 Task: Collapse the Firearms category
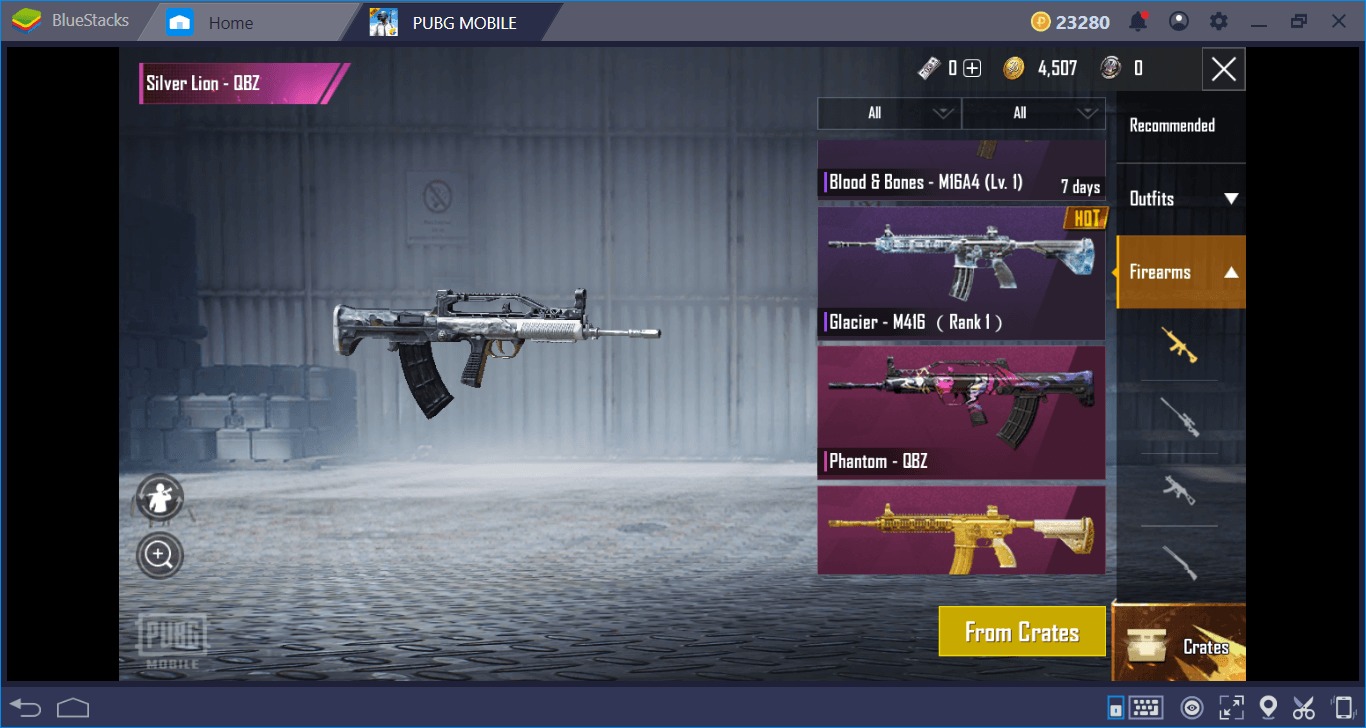1181,271
